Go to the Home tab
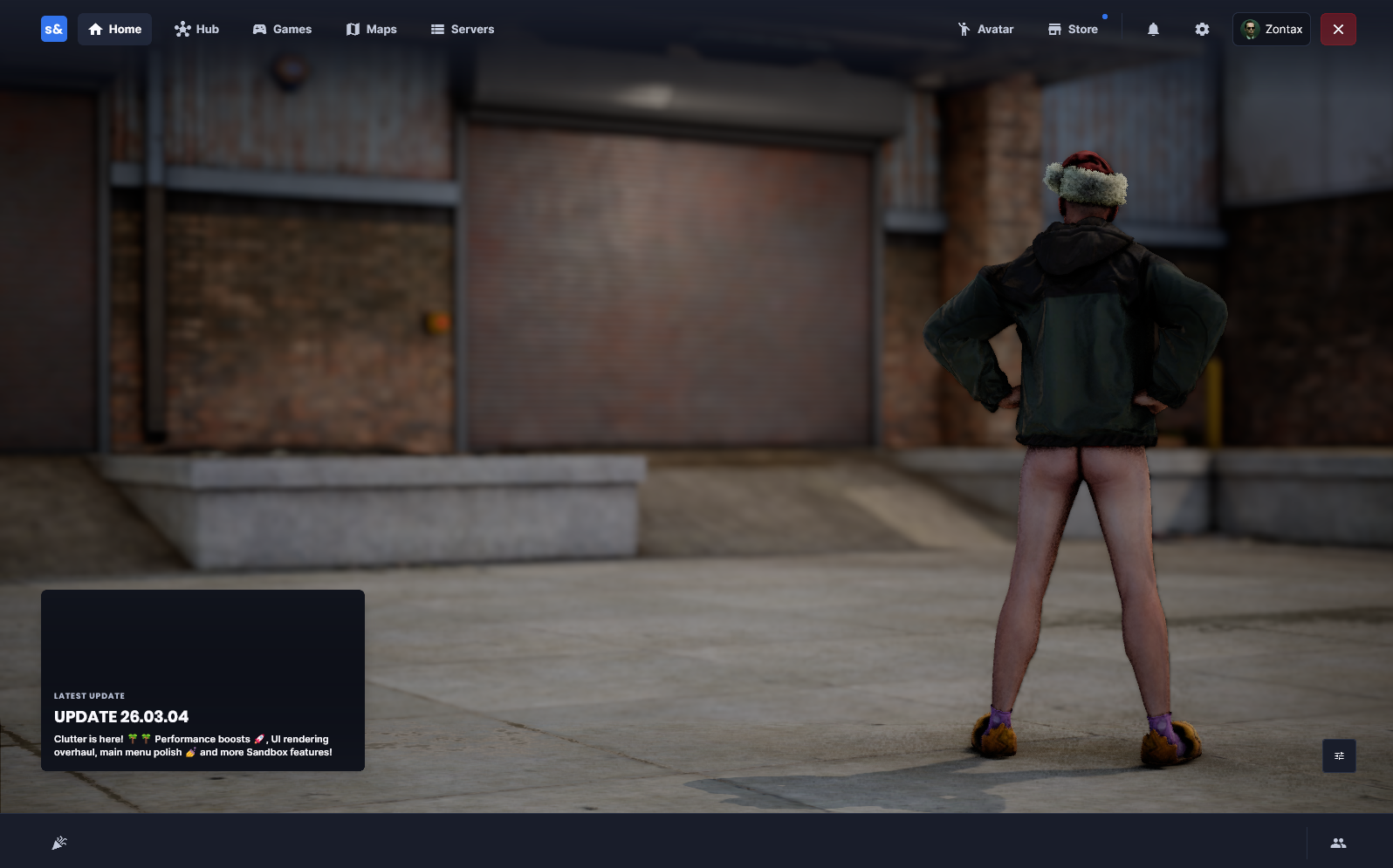 (115, 29)
